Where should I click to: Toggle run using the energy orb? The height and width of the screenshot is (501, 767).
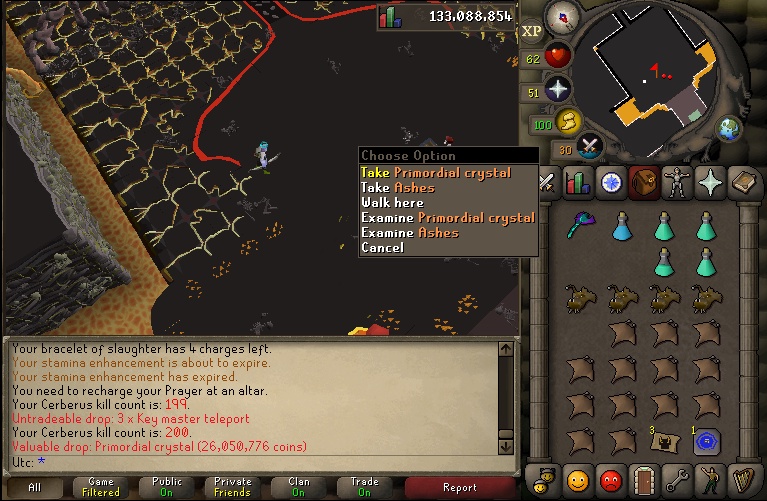(x=567, y=123)
